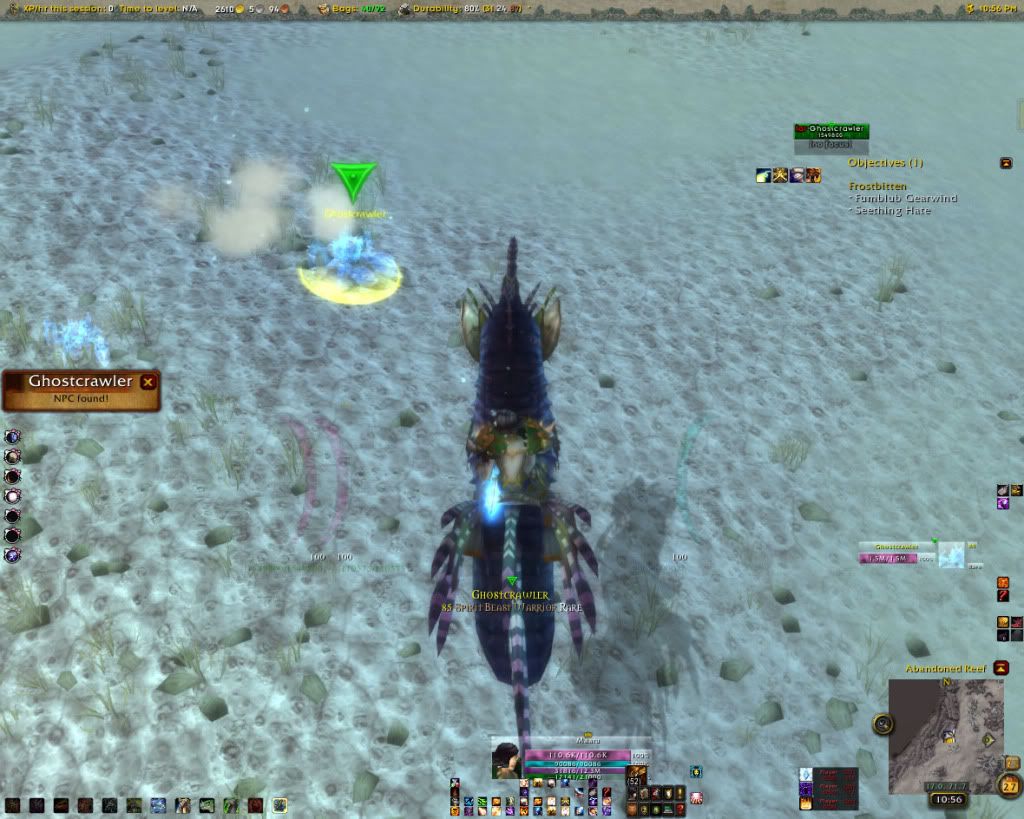The image size is (1024, 819).
Task: Toggle the minimap with the Abandoned Reef arrow button
Action: (1001, 668)
